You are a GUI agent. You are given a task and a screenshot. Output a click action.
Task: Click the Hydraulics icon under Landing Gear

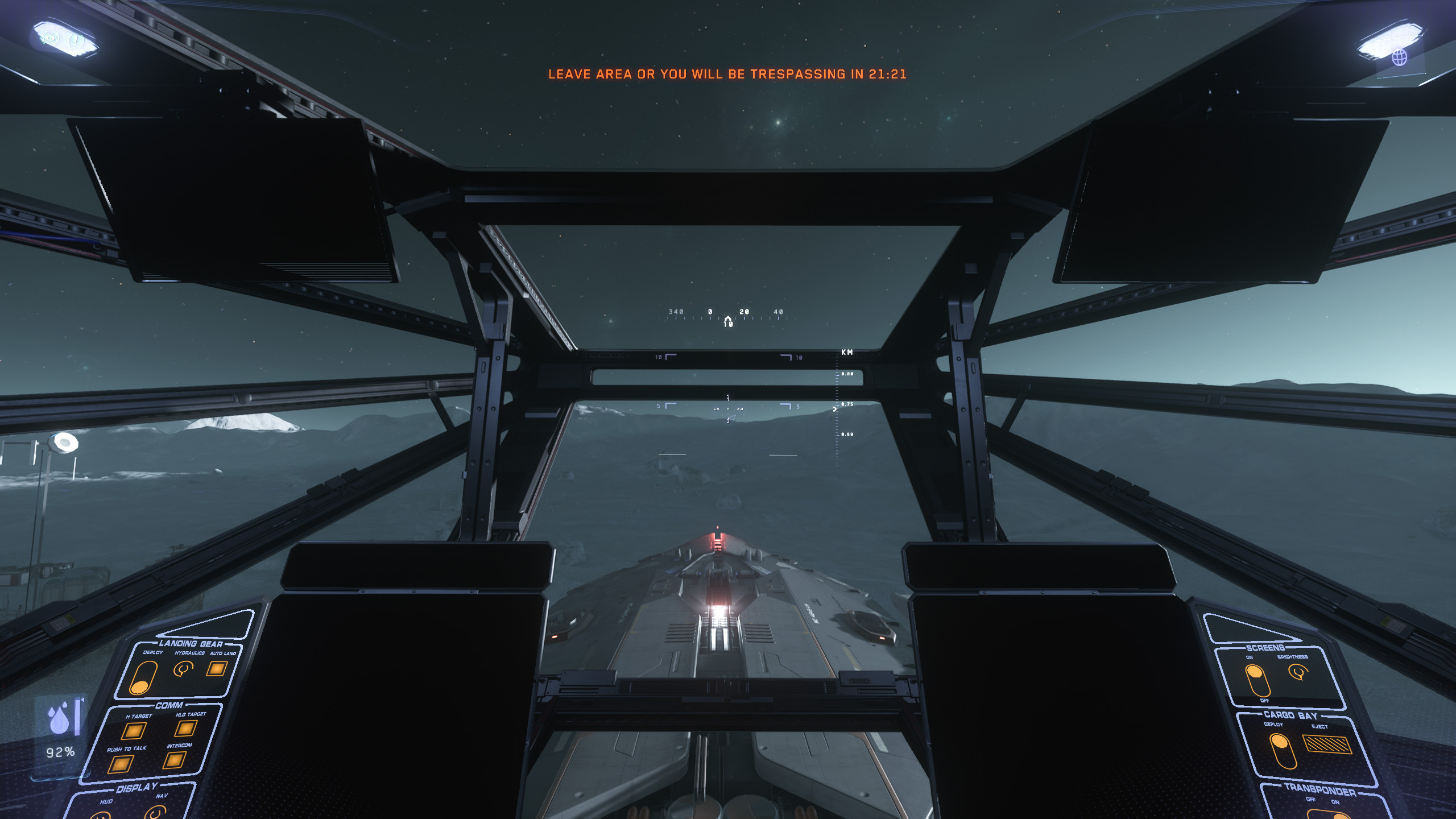point(183,669)
